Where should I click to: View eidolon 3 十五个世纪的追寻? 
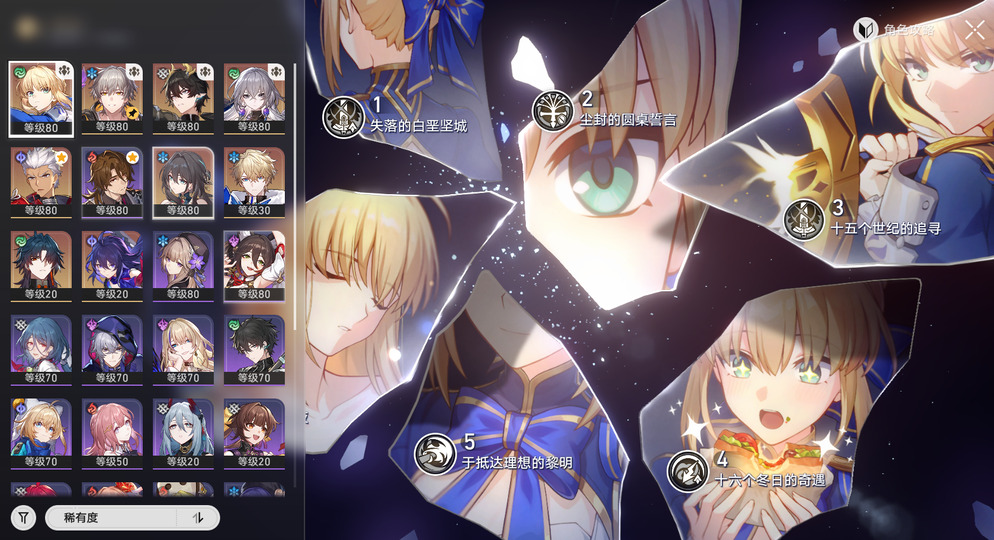[803, 219]
